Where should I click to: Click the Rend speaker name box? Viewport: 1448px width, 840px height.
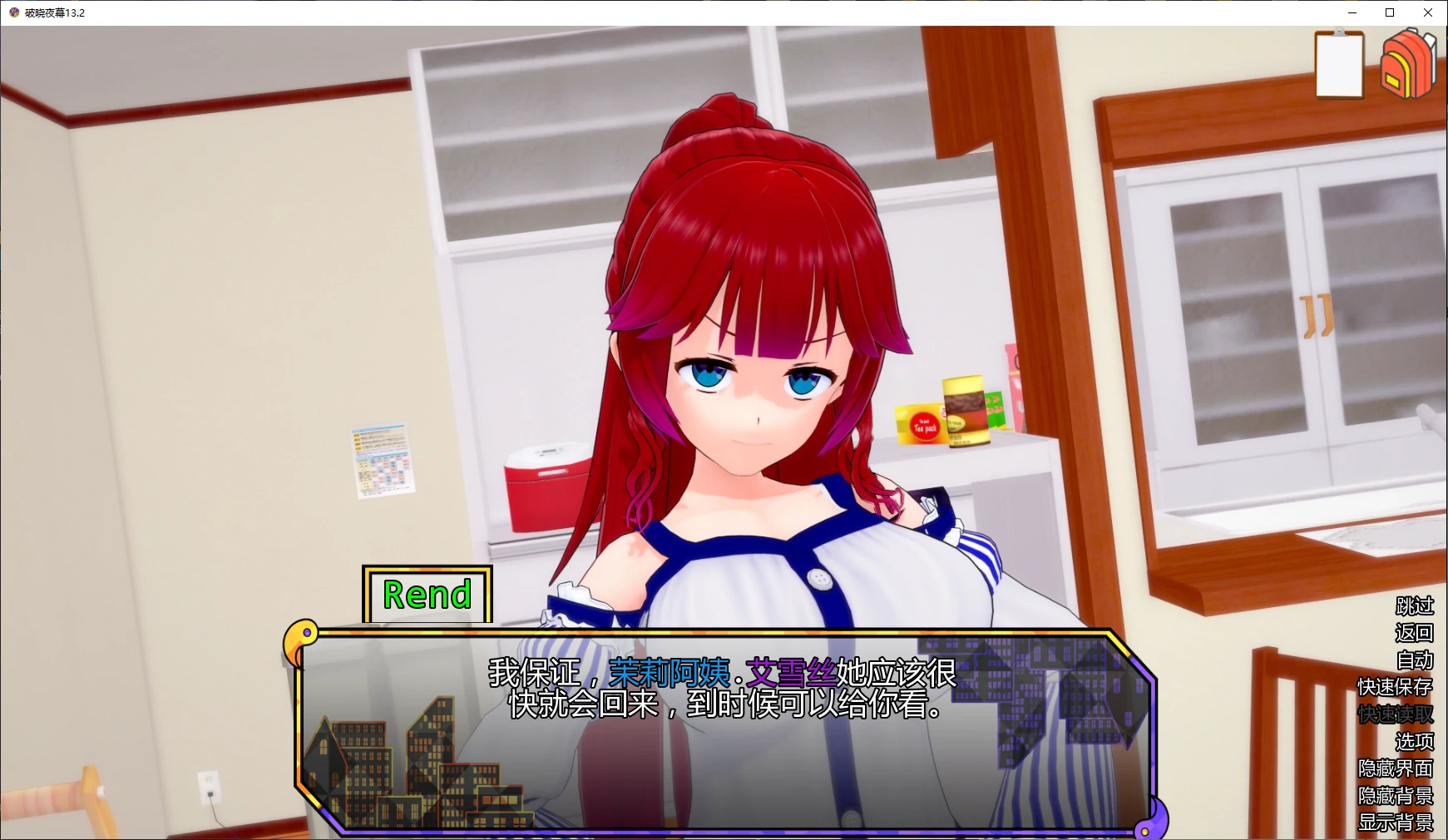point(427,593)
